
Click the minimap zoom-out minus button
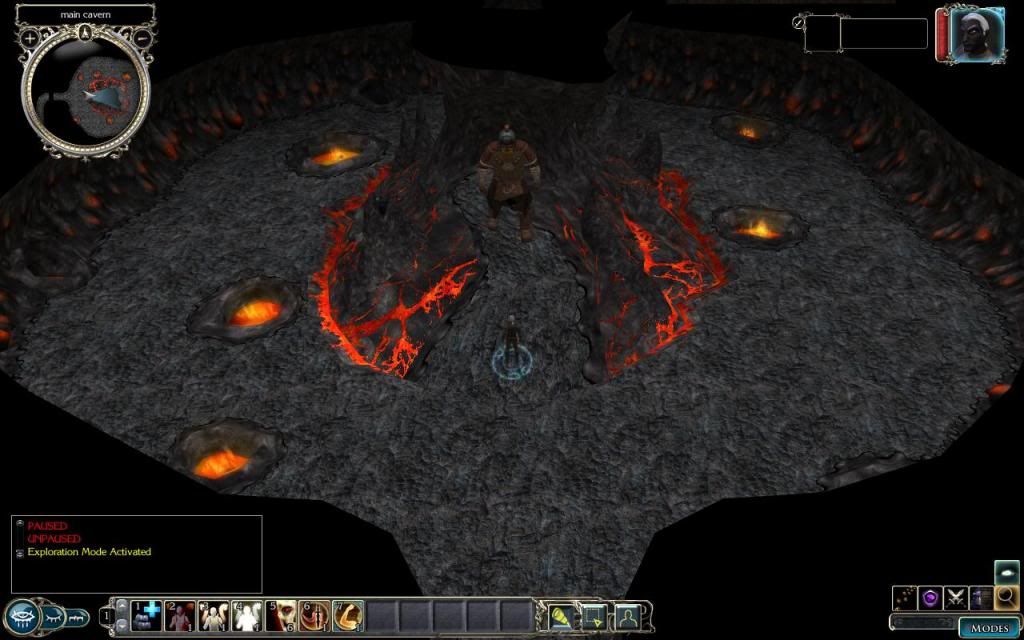[x=143, y=37]
